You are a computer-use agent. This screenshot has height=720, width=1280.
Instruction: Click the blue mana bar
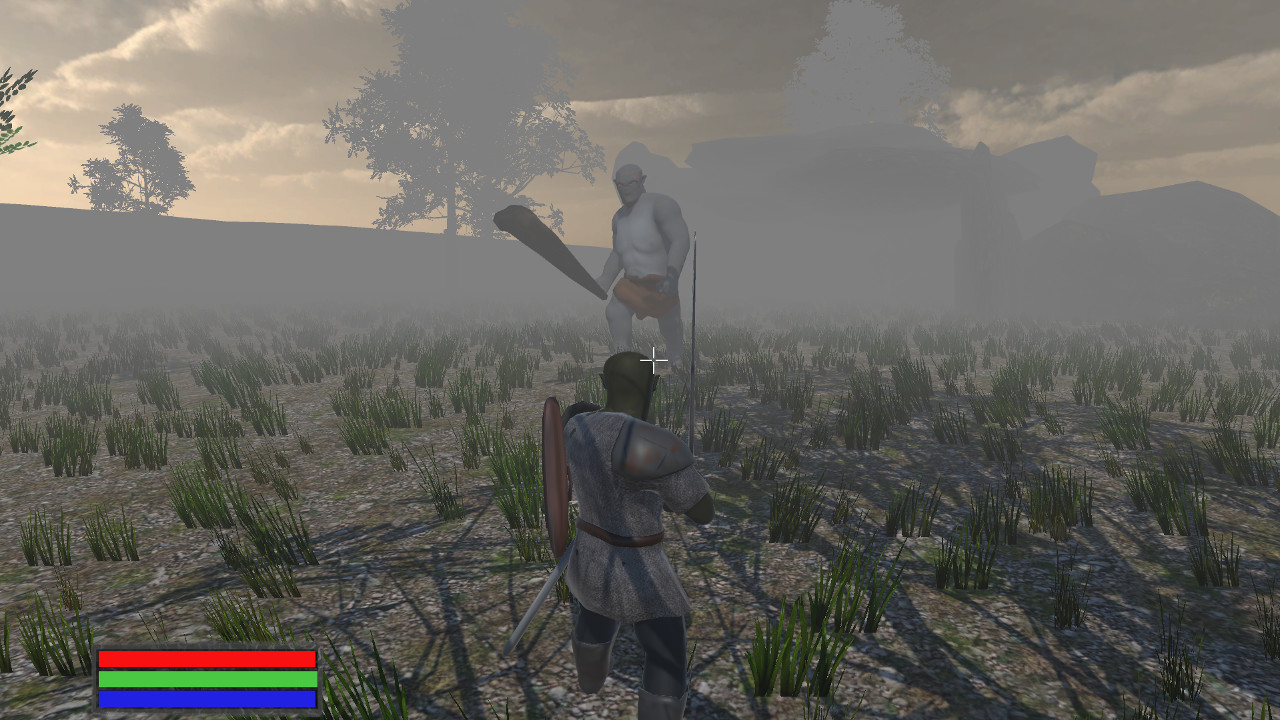205,700
